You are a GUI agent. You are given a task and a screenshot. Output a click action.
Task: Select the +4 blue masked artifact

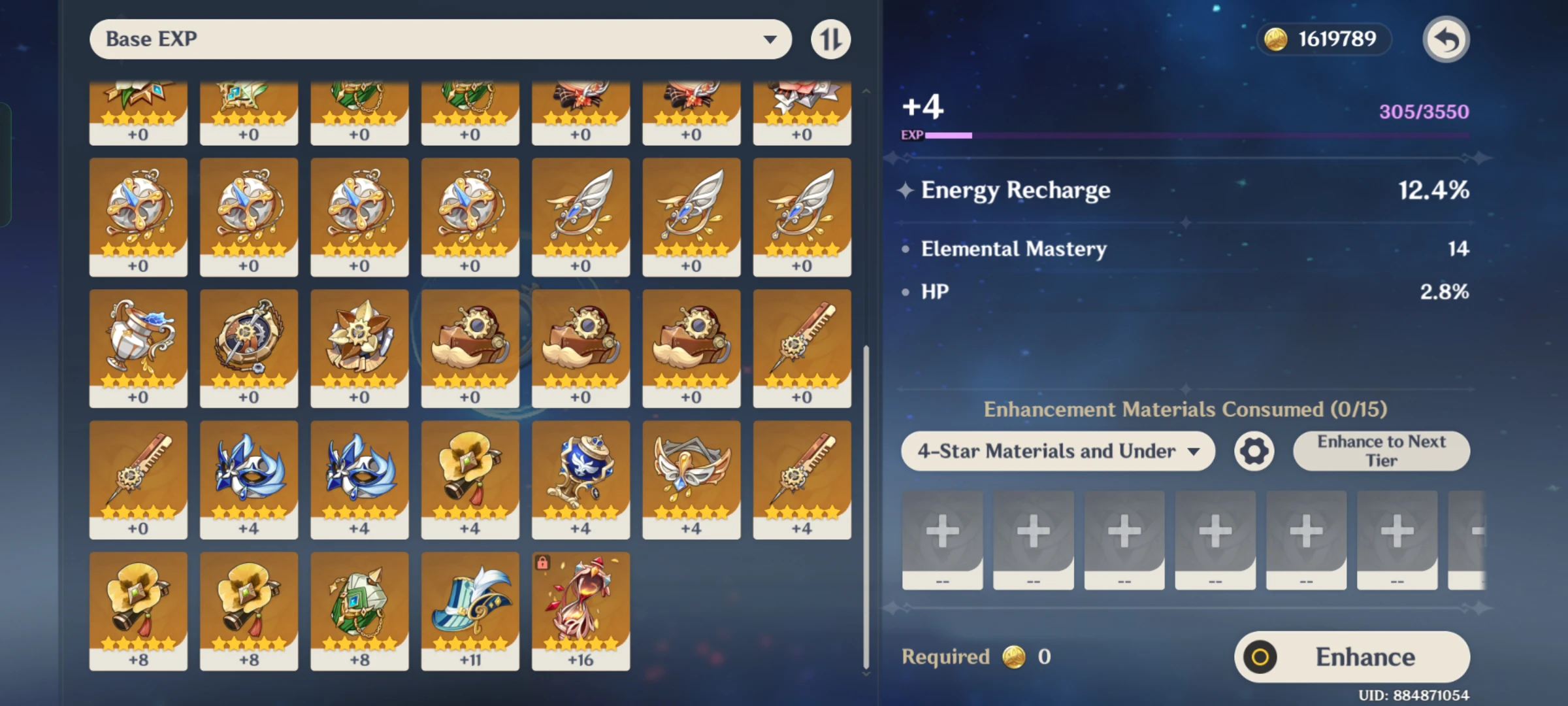[249, 480]
